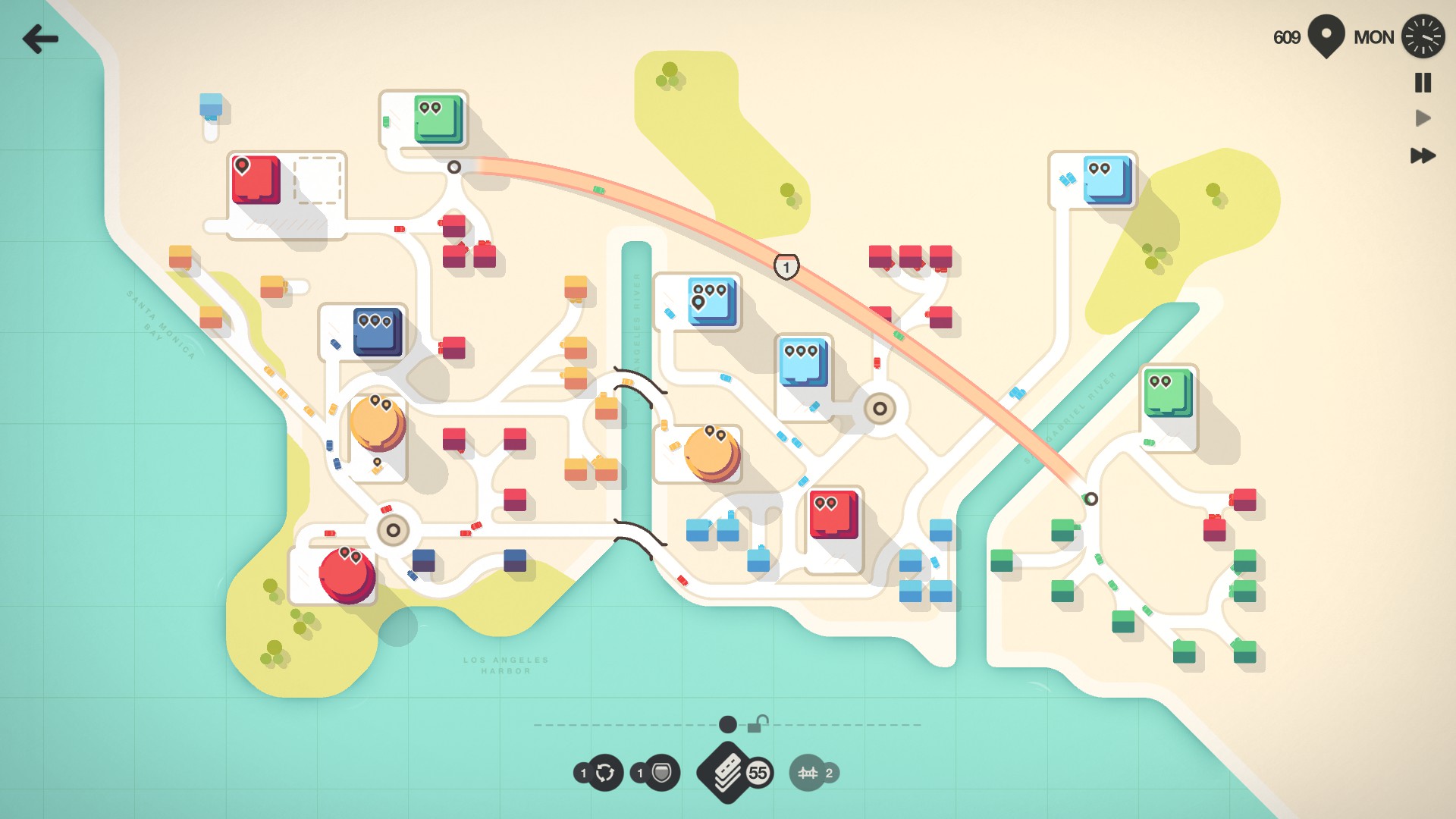
Task: Set game speed to normal play
Action: (1423, 118)
